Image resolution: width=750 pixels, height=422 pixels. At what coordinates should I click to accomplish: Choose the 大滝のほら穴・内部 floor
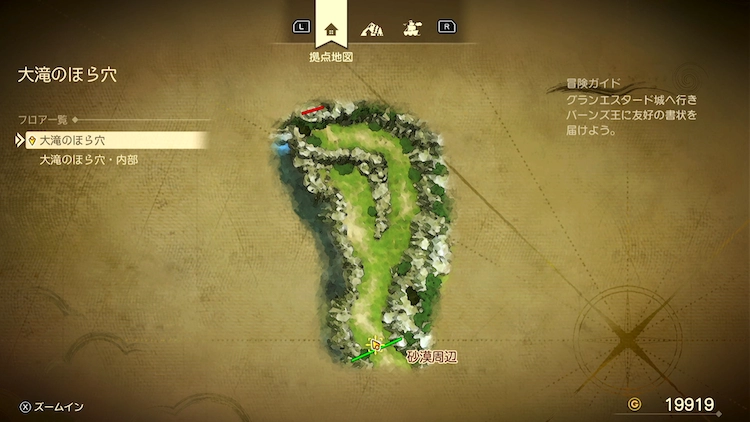coord(88,159)
